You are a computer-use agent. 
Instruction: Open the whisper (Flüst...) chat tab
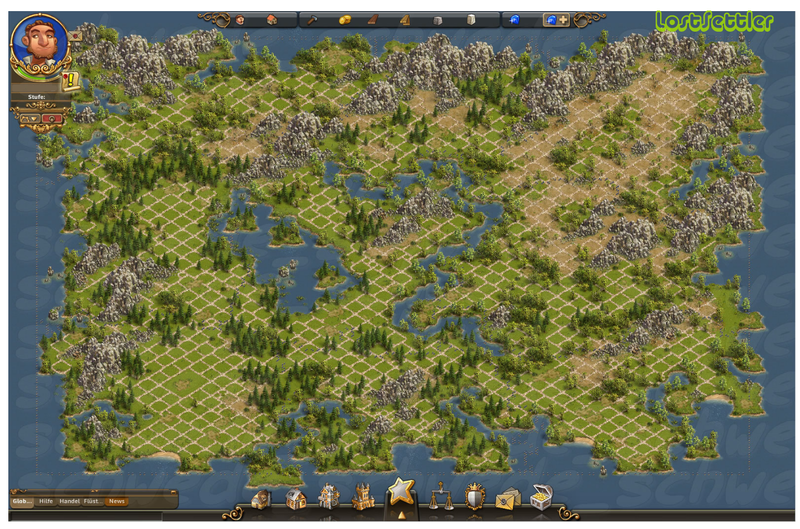pos(91,500)
